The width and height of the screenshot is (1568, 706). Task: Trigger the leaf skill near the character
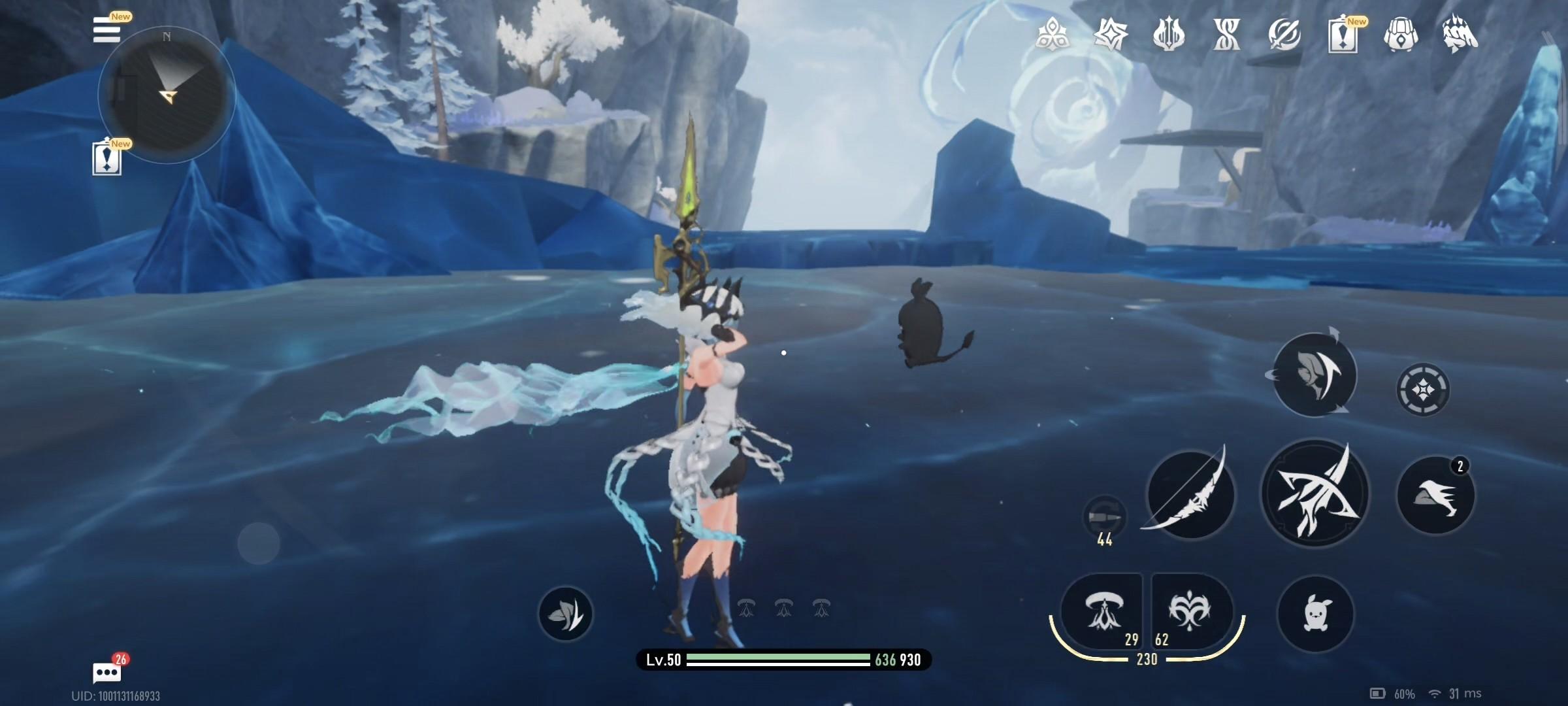tap(565, 613)
